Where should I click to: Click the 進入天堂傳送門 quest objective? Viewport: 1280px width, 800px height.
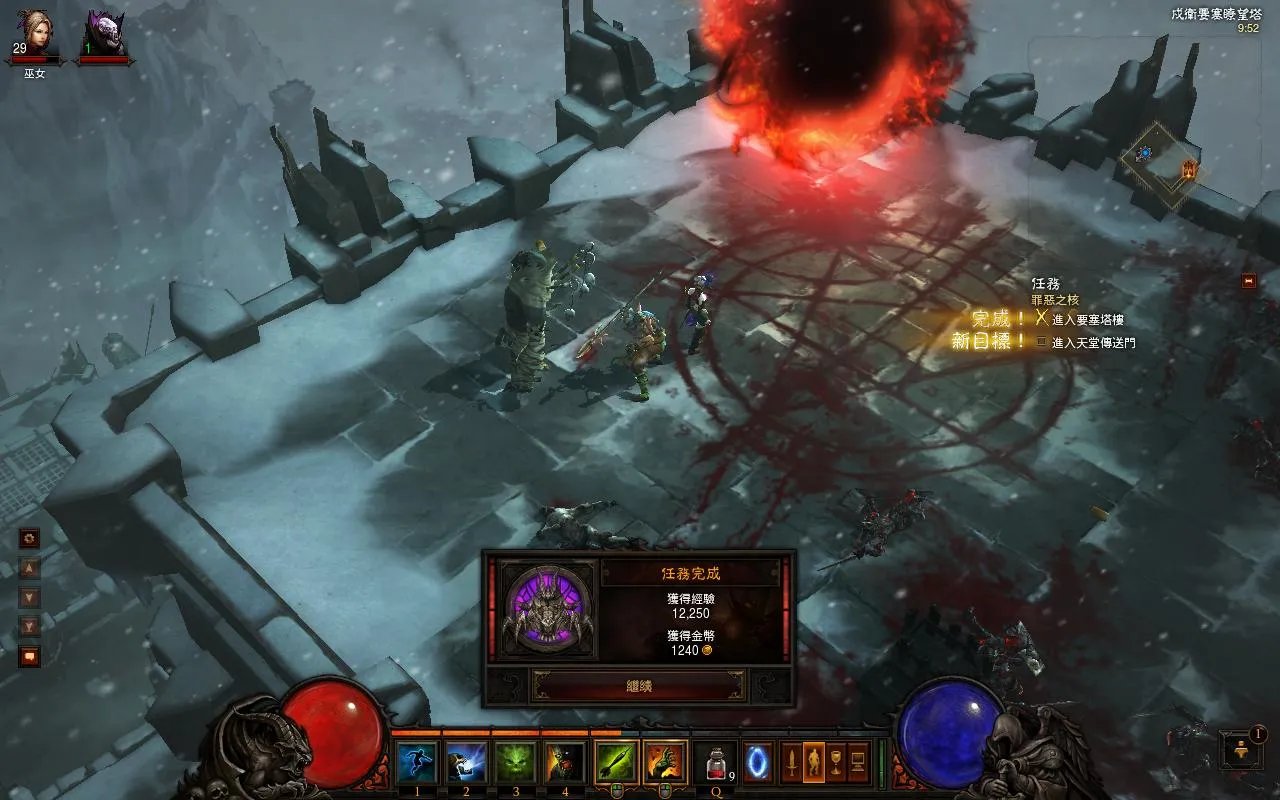(x=1093, y=343)
